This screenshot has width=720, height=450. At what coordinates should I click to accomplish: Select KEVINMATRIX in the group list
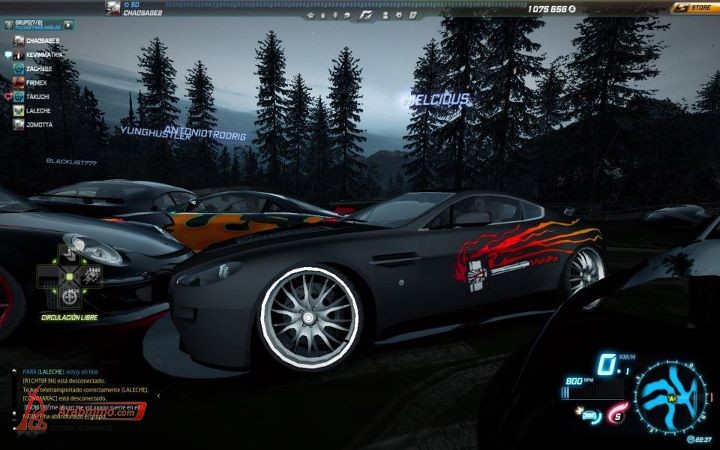[x=42, y=55]
